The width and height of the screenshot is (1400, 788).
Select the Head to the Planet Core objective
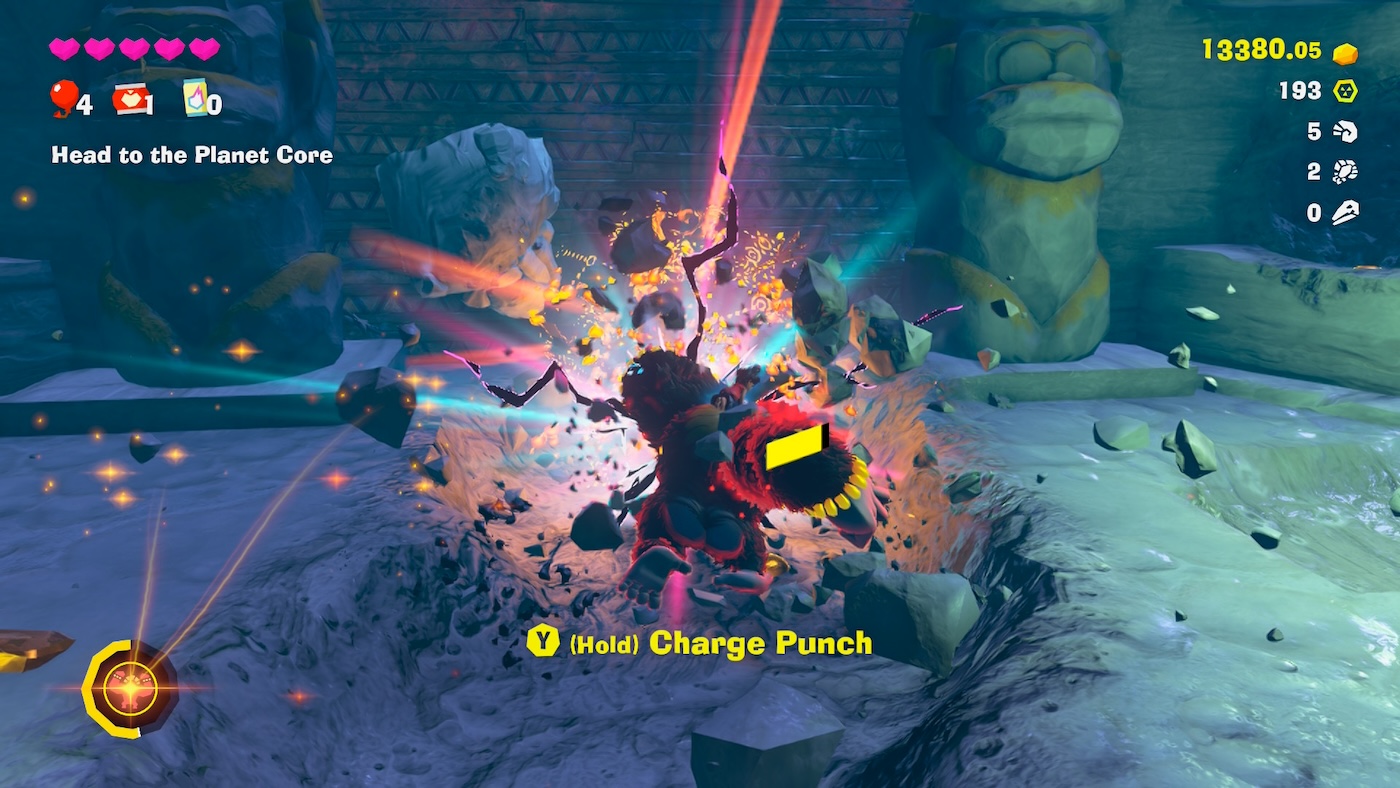(192, 156)
